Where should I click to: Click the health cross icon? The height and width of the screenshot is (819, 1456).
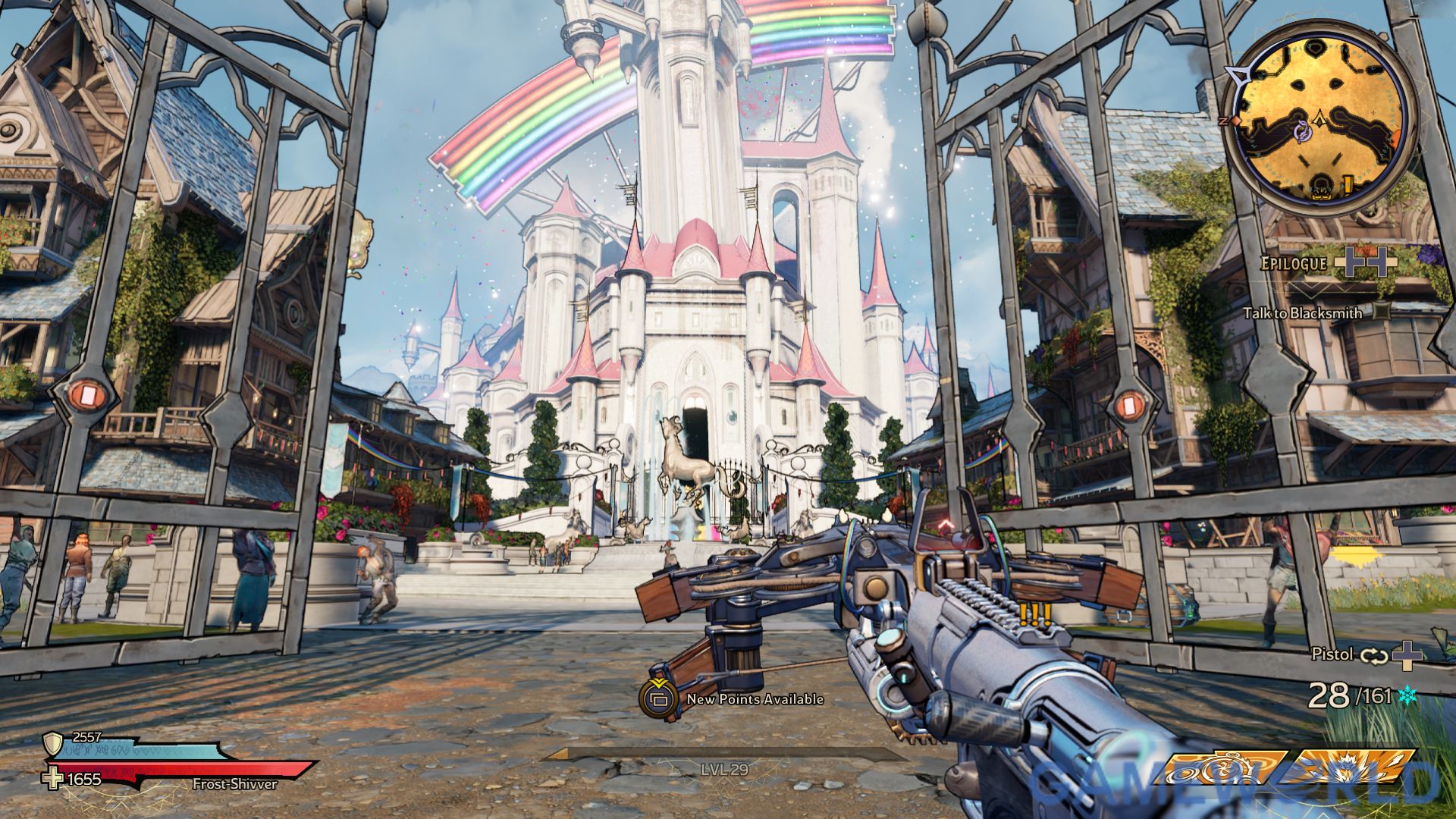coord(53,779)
